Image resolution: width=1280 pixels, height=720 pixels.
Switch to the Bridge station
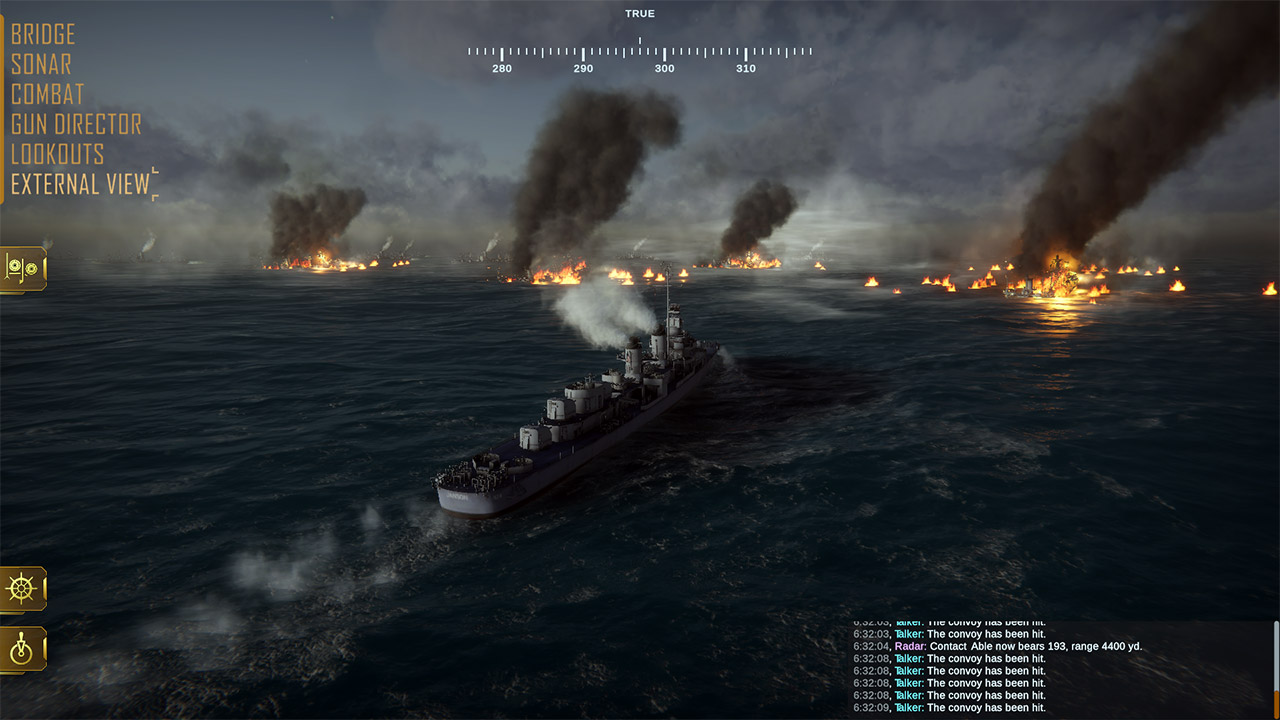click(x=42, y=35)
